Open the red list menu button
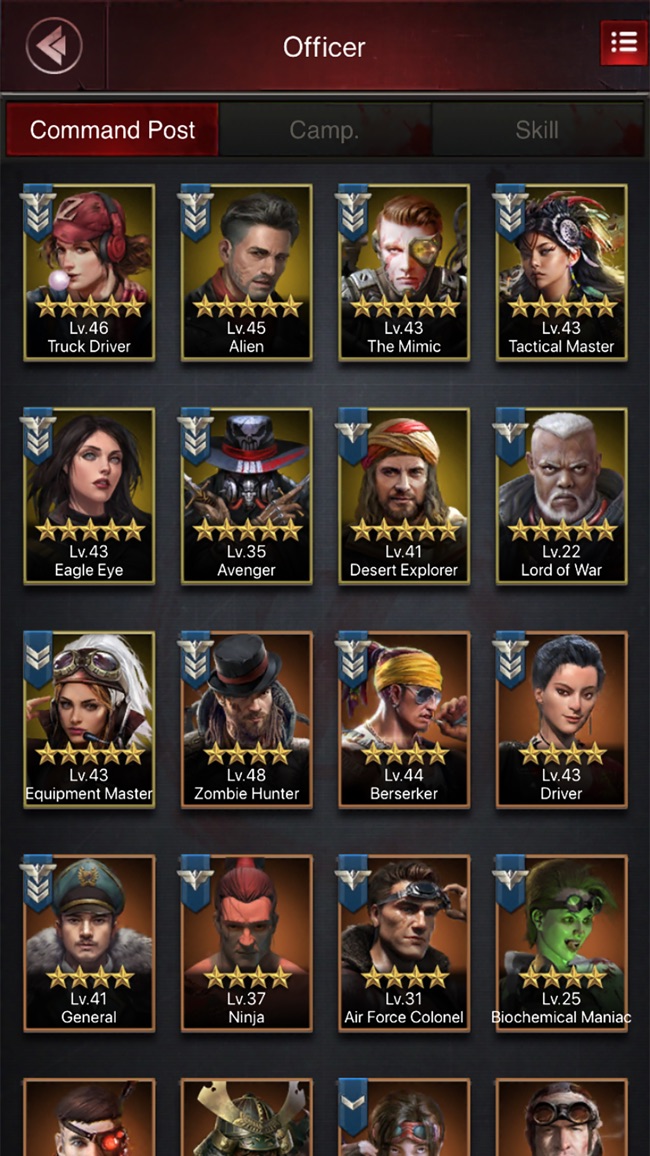Viewport: 650px width, 1156px height. 623,43
